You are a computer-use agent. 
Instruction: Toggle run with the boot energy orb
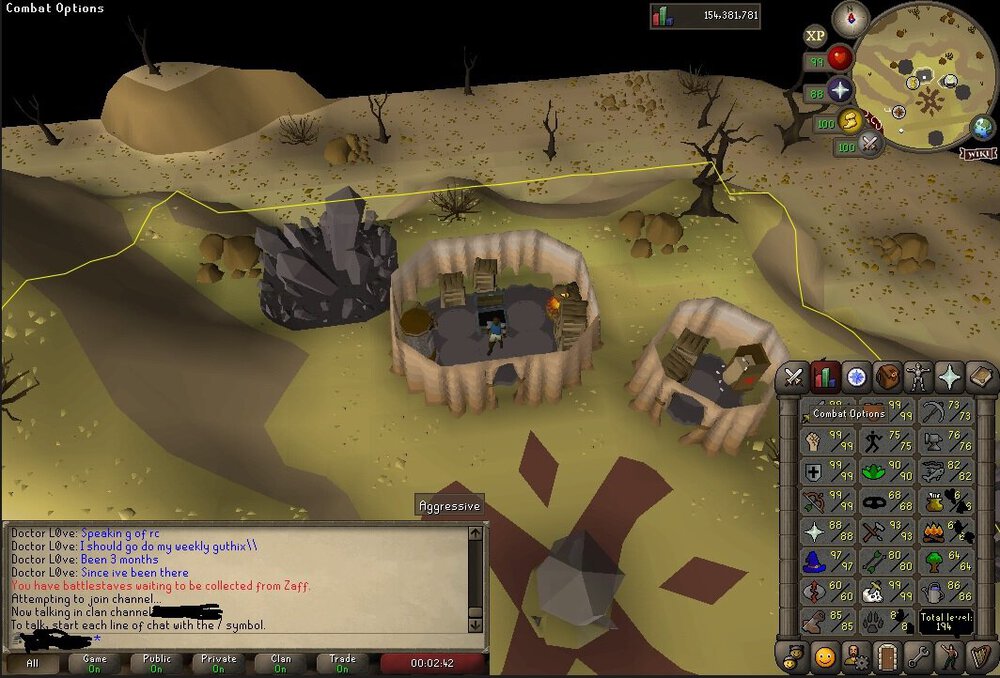[x=851, y=121]
